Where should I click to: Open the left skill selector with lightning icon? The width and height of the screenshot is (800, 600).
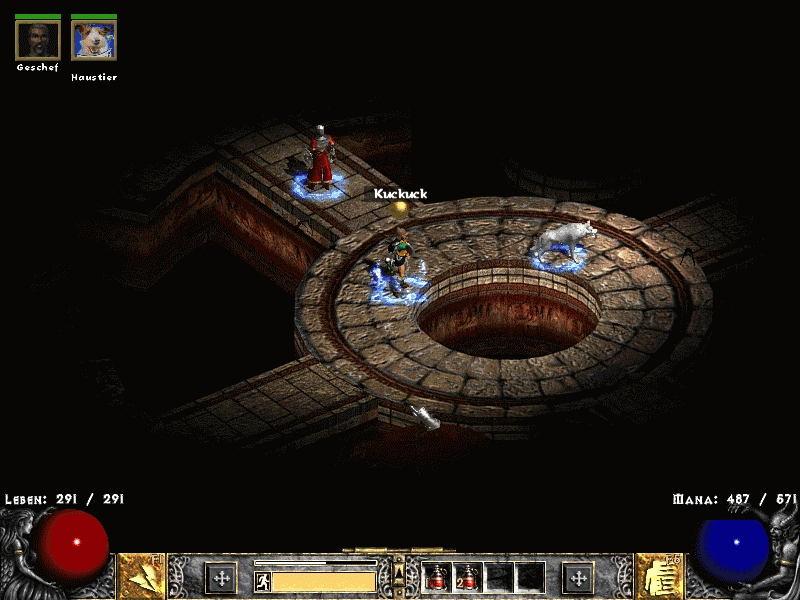[142, 576]
